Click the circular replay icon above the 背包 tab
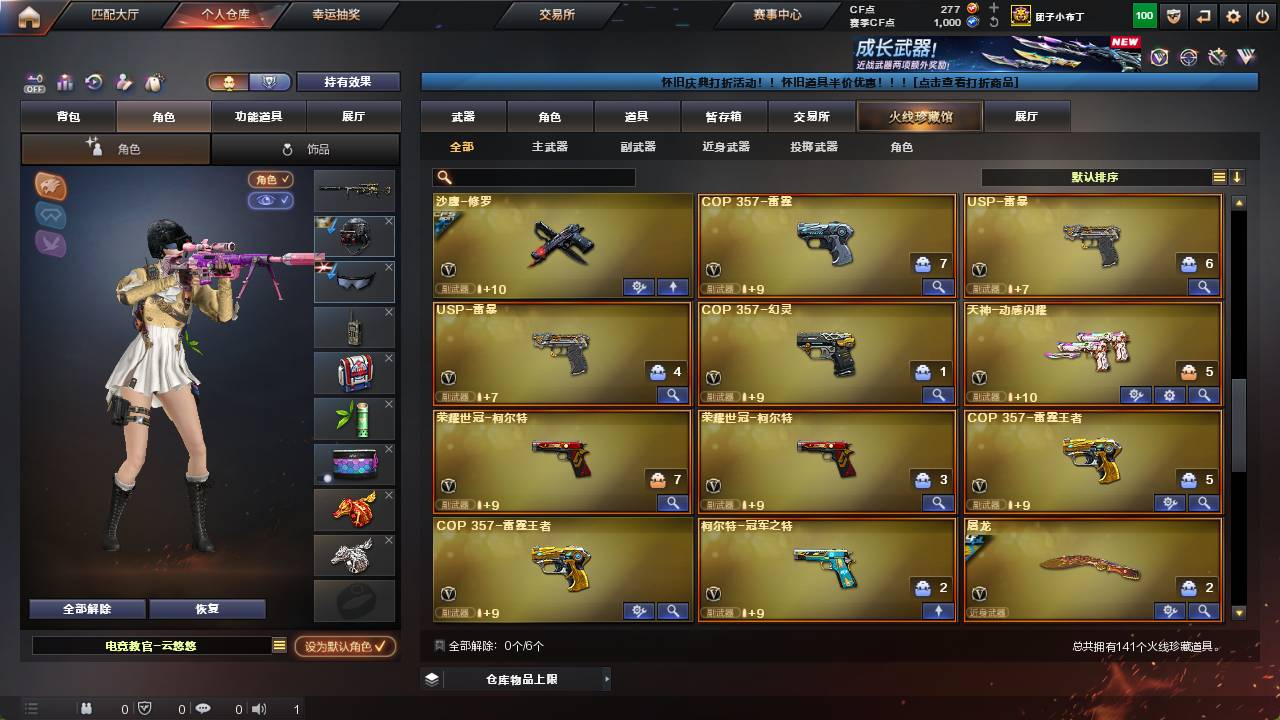Image resolution: width=1280 pixels, height=720 pixels. click(92, 81)
